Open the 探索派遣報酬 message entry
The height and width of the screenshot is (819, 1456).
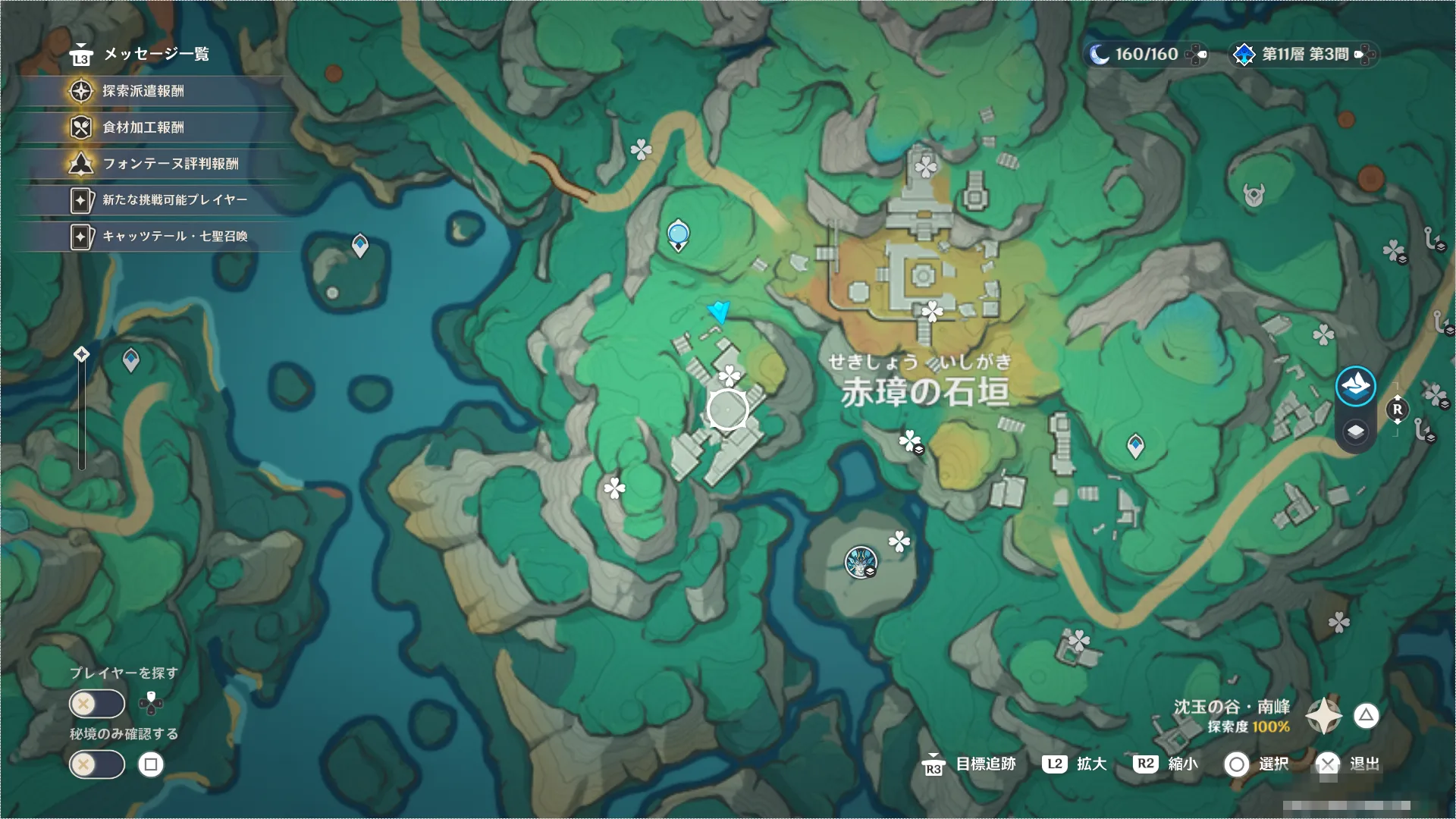(x=143, y=91)
